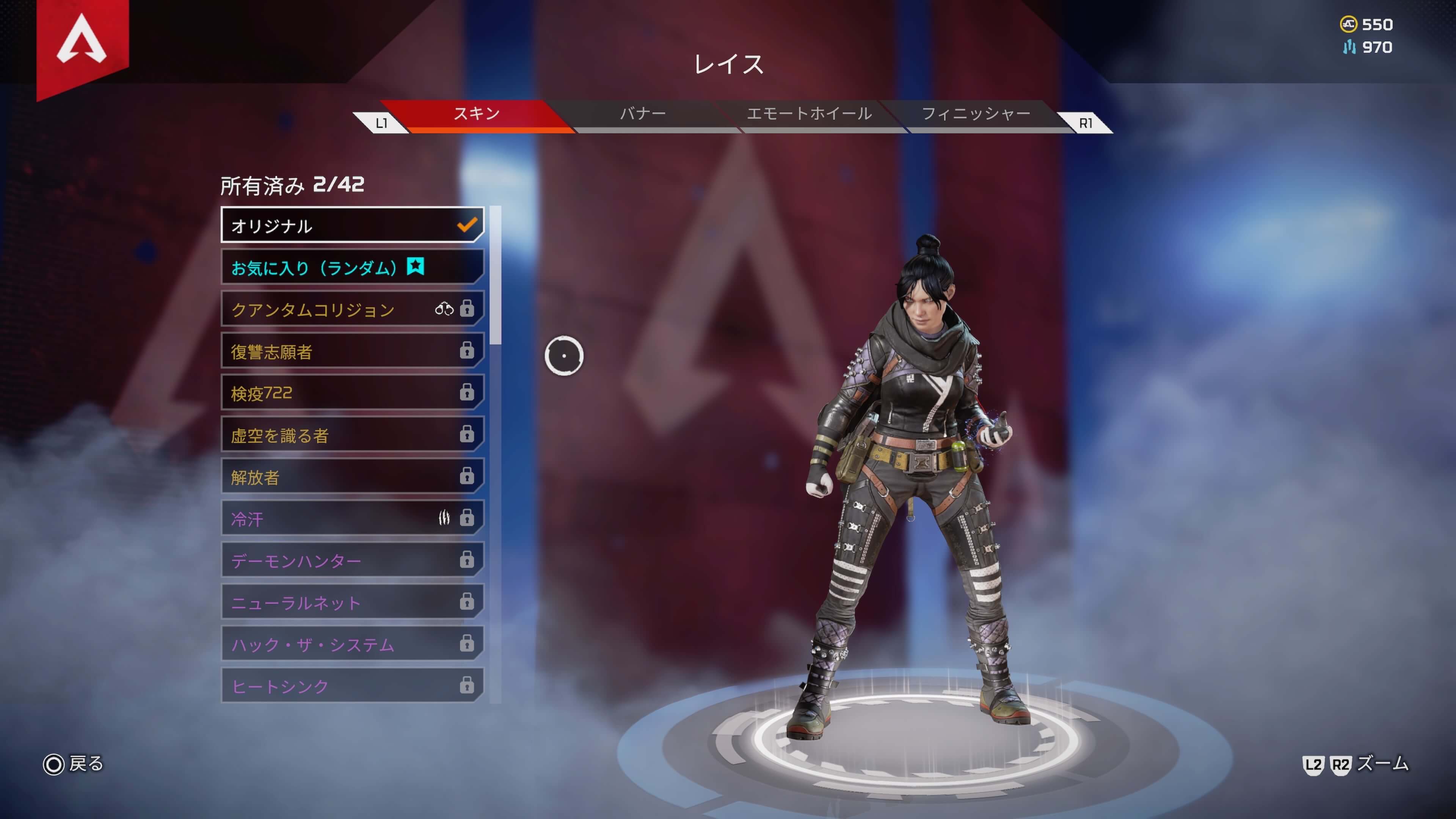Preview the 復讐志願者 skin
Viewport: 1456px width, 819px height.
pos(351,351)
